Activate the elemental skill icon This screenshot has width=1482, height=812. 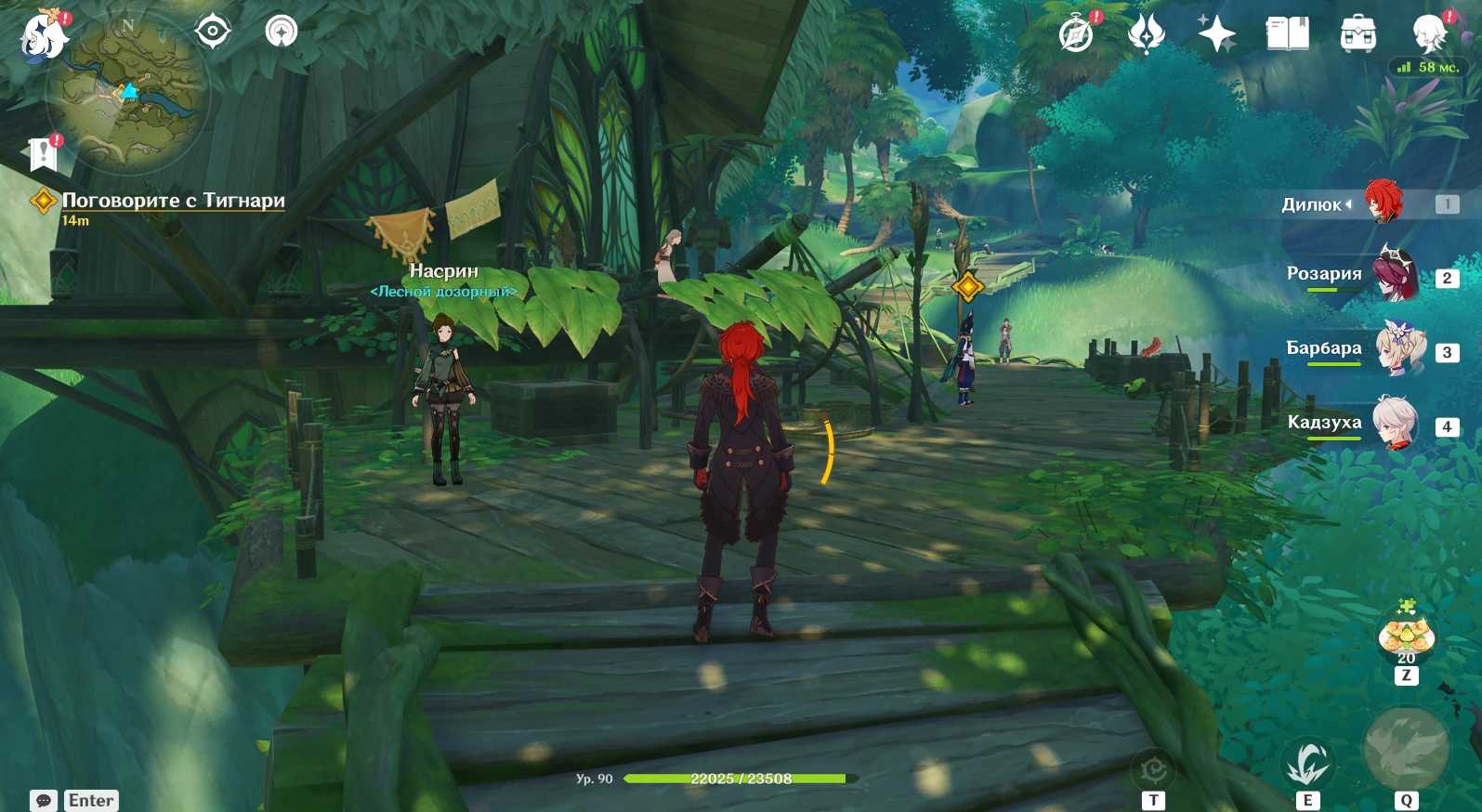1308,762
